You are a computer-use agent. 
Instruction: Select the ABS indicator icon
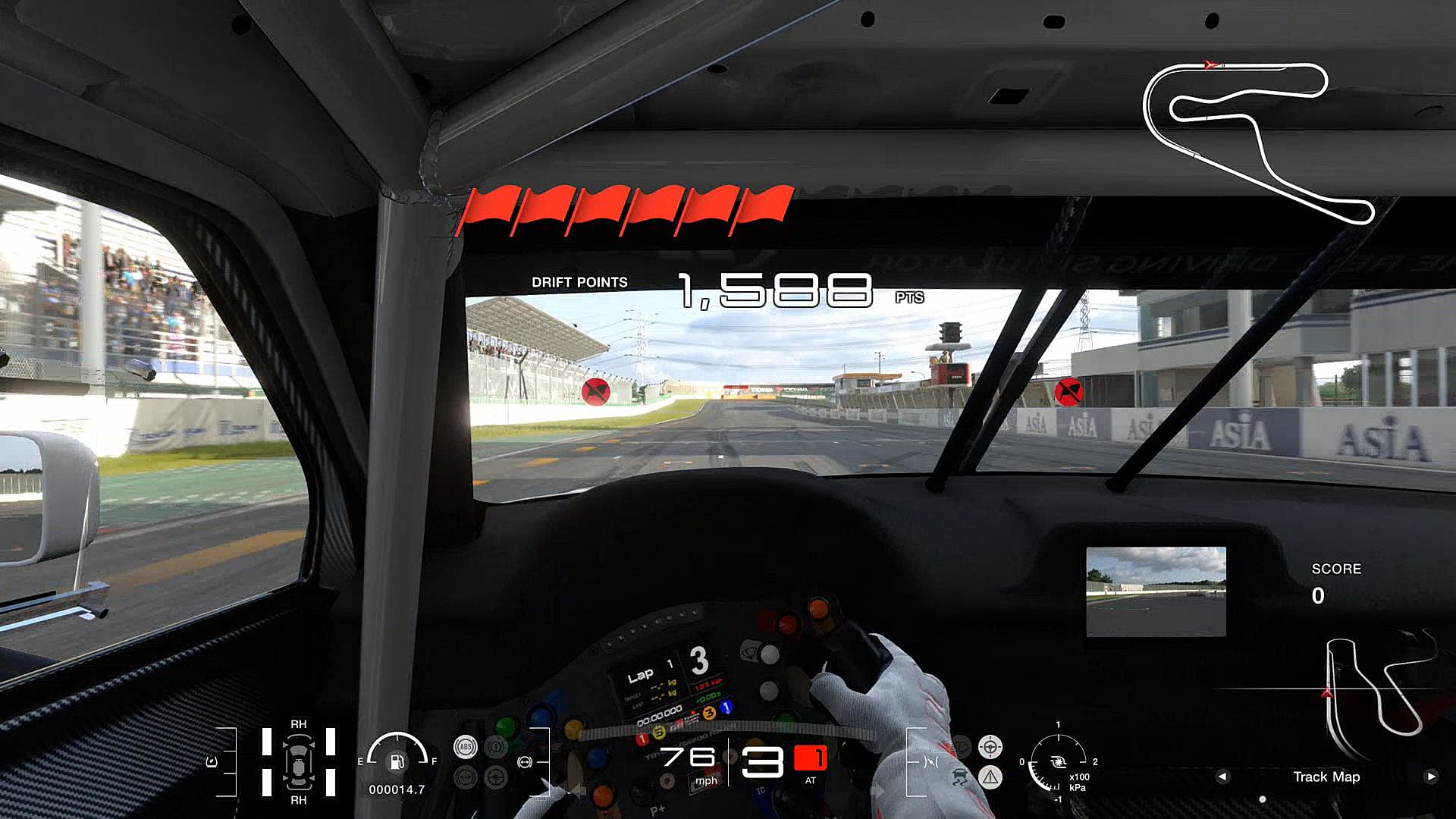[465, 747]
